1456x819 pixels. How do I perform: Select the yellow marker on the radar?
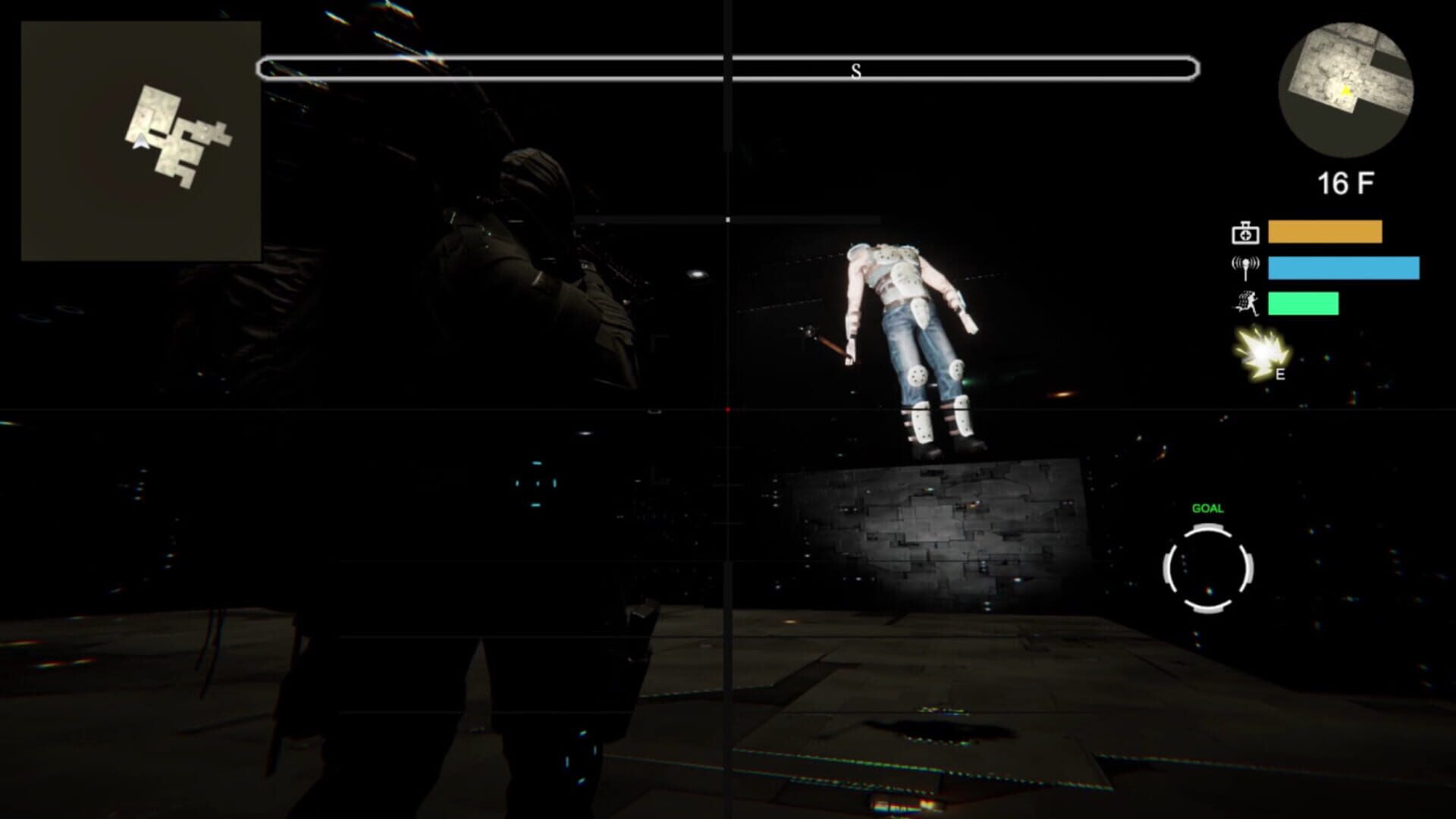(x=1345, y=91)
